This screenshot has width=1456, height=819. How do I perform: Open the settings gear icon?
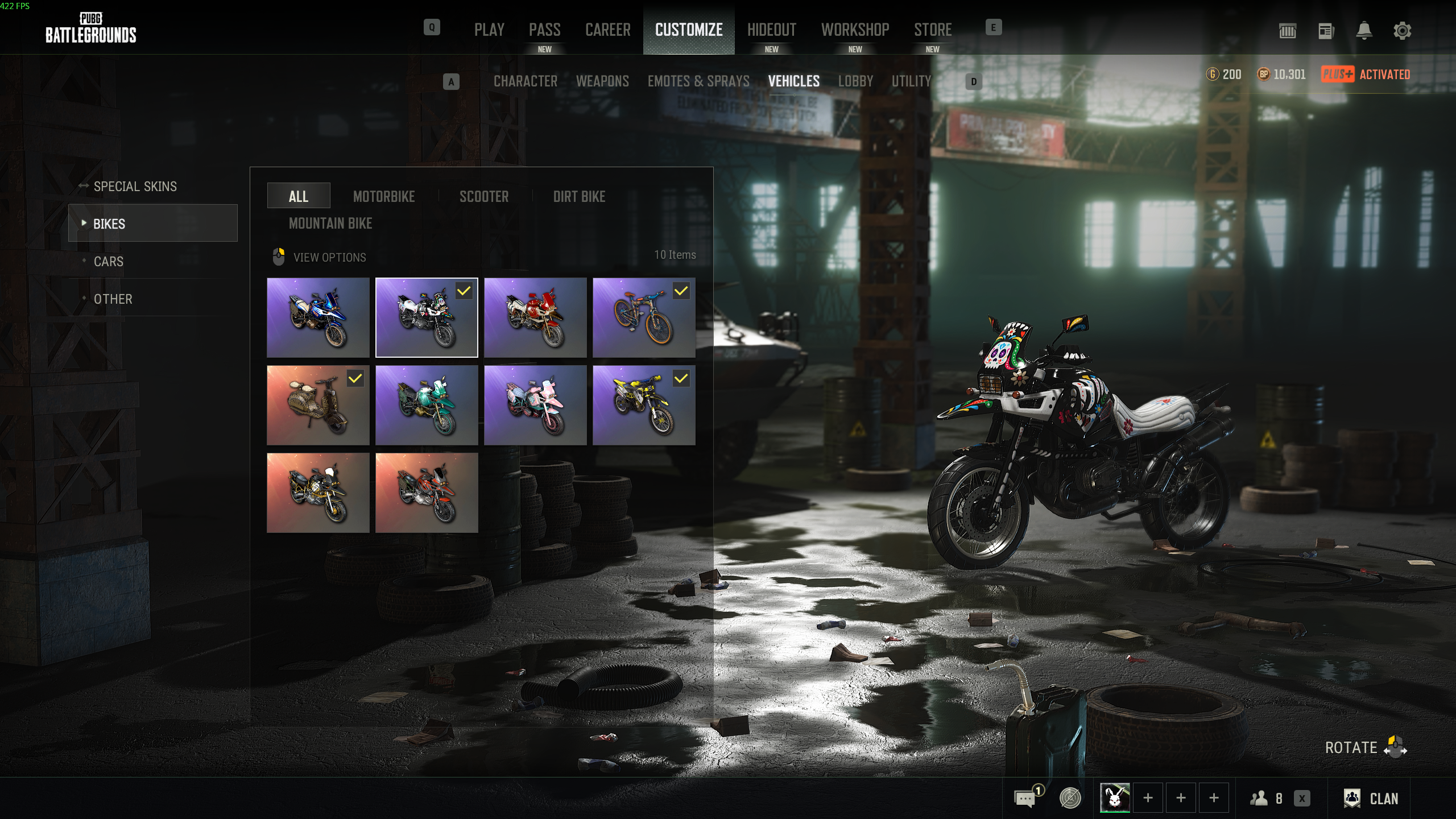[x=1402, y=31]
